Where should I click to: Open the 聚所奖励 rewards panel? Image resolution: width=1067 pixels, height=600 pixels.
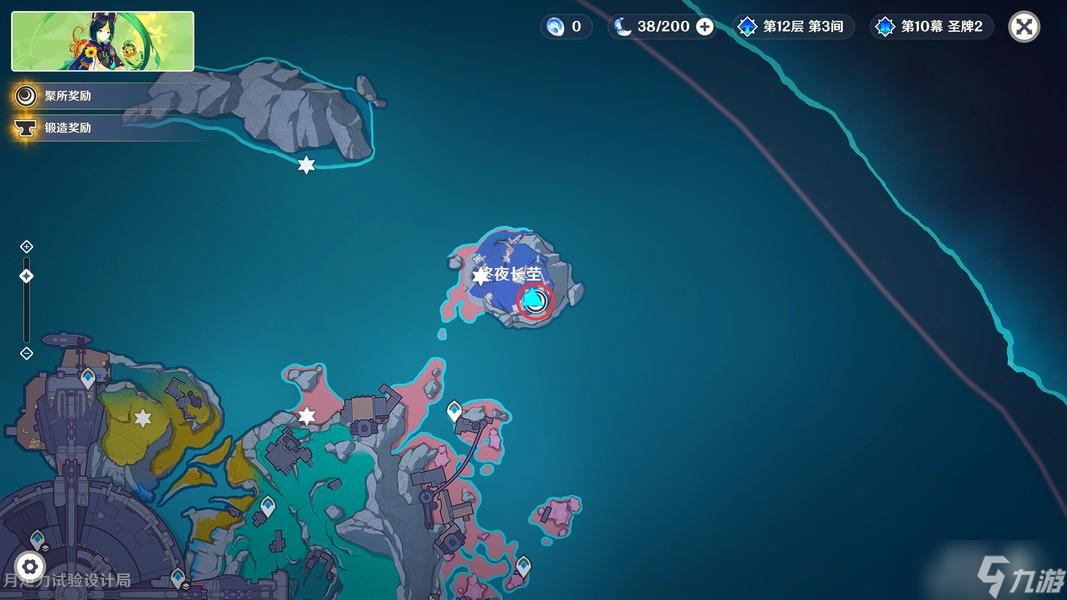pyautogui.click(x=67, y=96)
